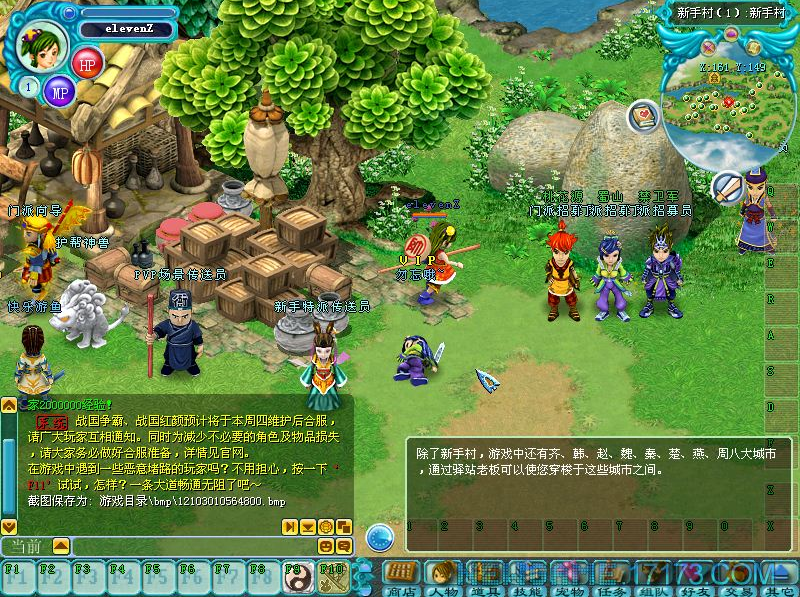This screenshot has height=597, width=800.
Task: Click the blue round orb button
Action: (x=379, y=537)
